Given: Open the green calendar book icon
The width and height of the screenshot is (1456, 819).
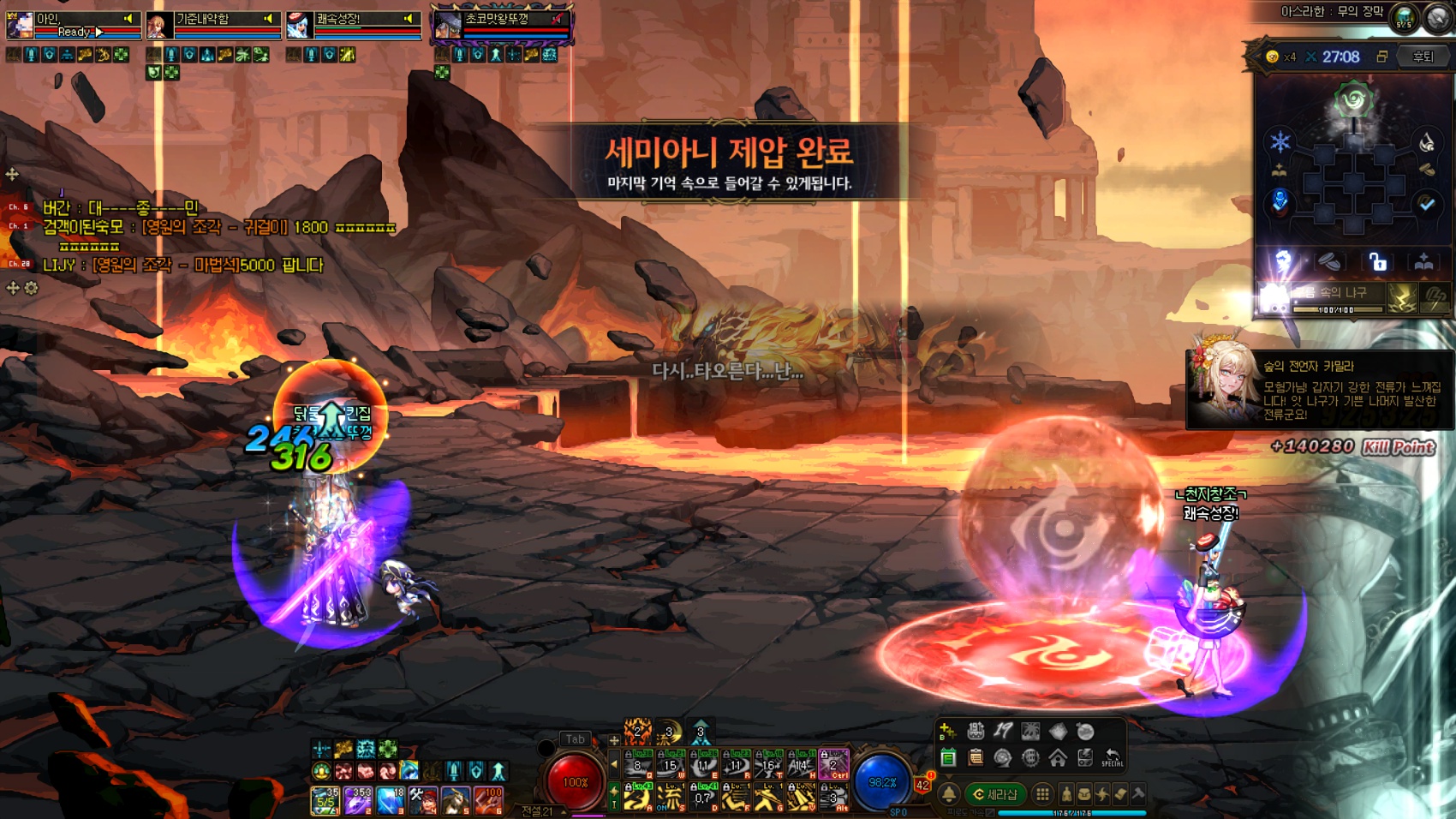Looking at the screenshot, I should 948,757.
